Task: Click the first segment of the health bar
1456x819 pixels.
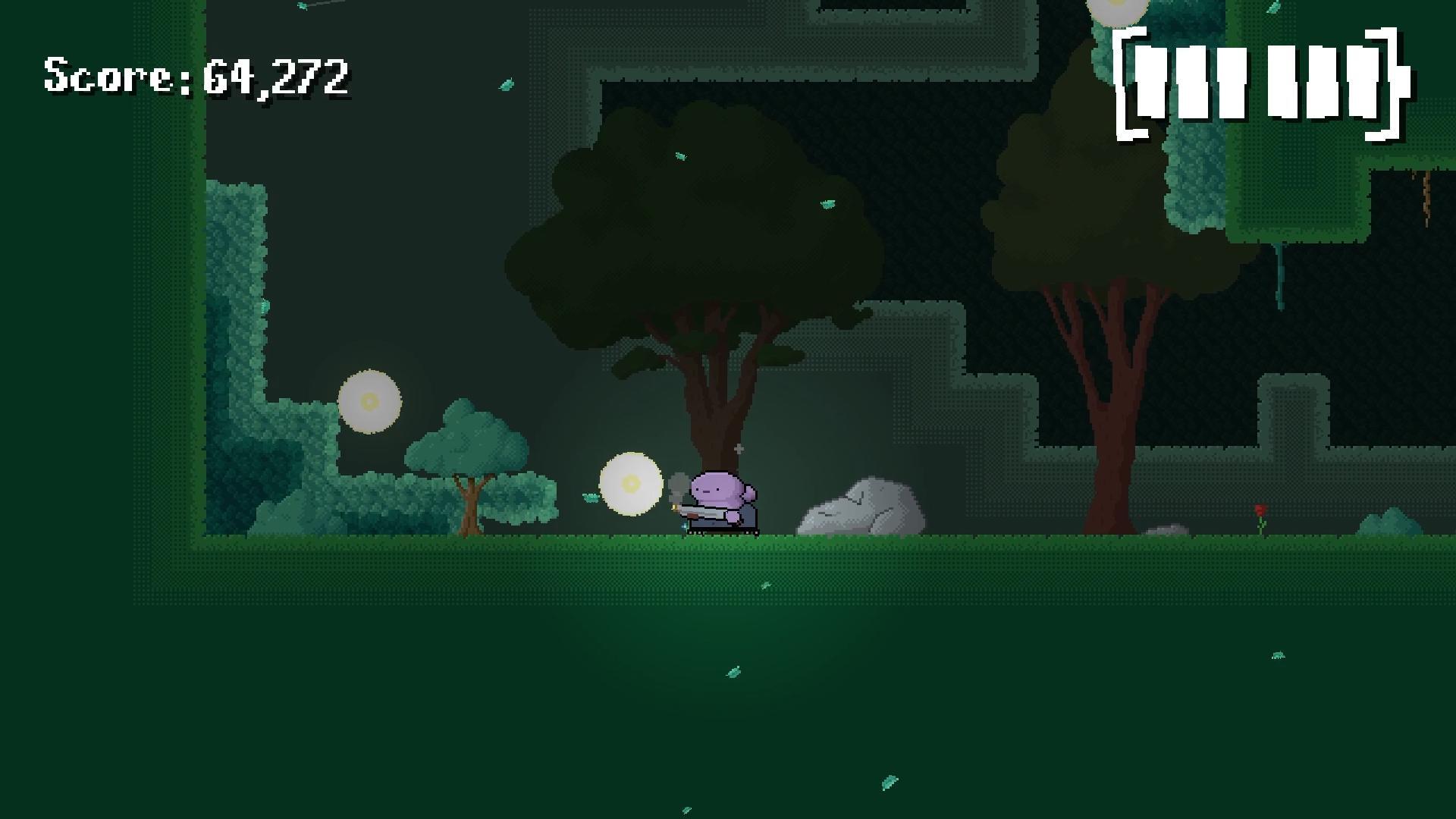Action: (1153, 83)
